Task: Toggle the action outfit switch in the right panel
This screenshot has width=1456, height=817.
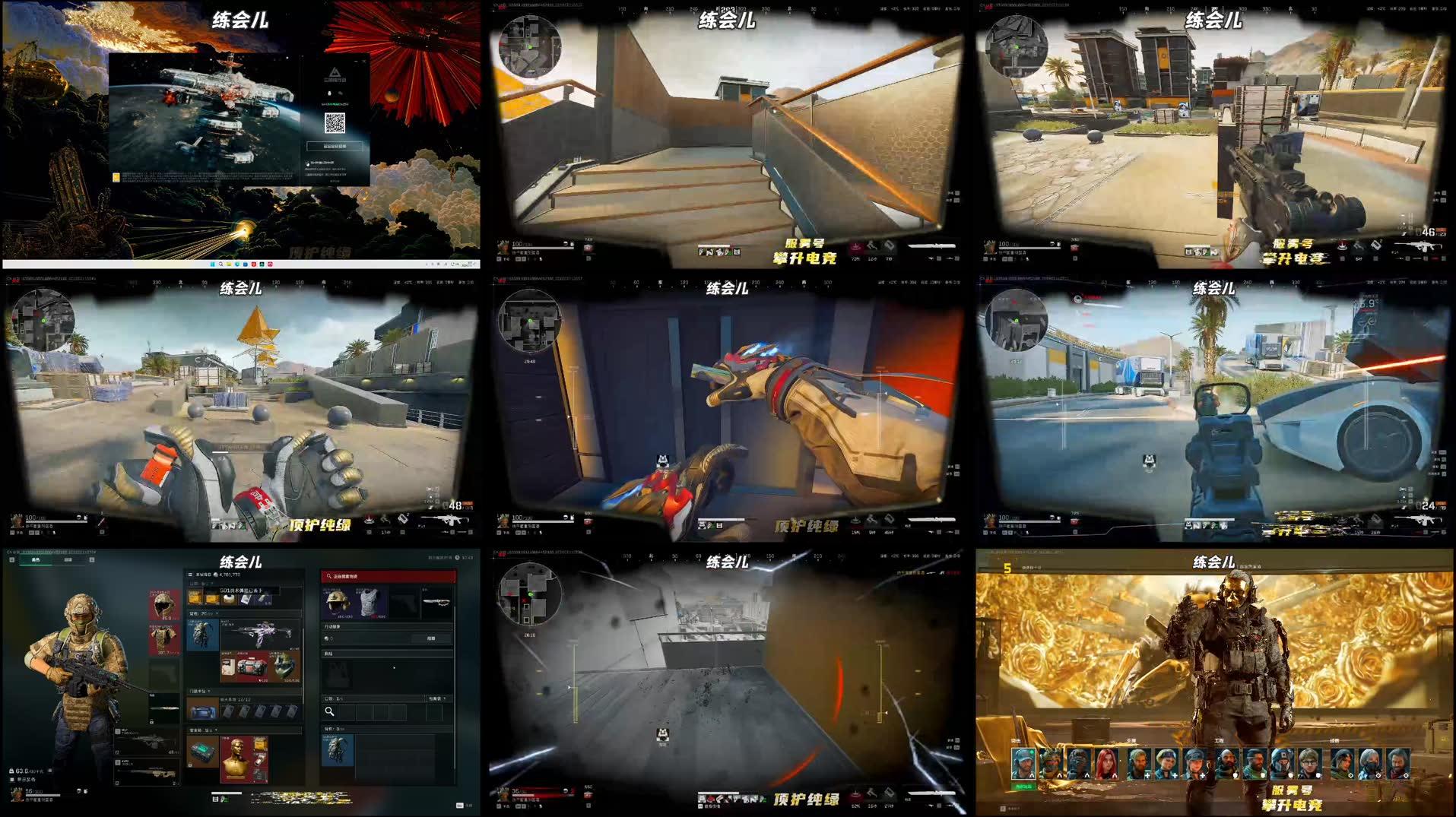Action: [x=326, y=638]
